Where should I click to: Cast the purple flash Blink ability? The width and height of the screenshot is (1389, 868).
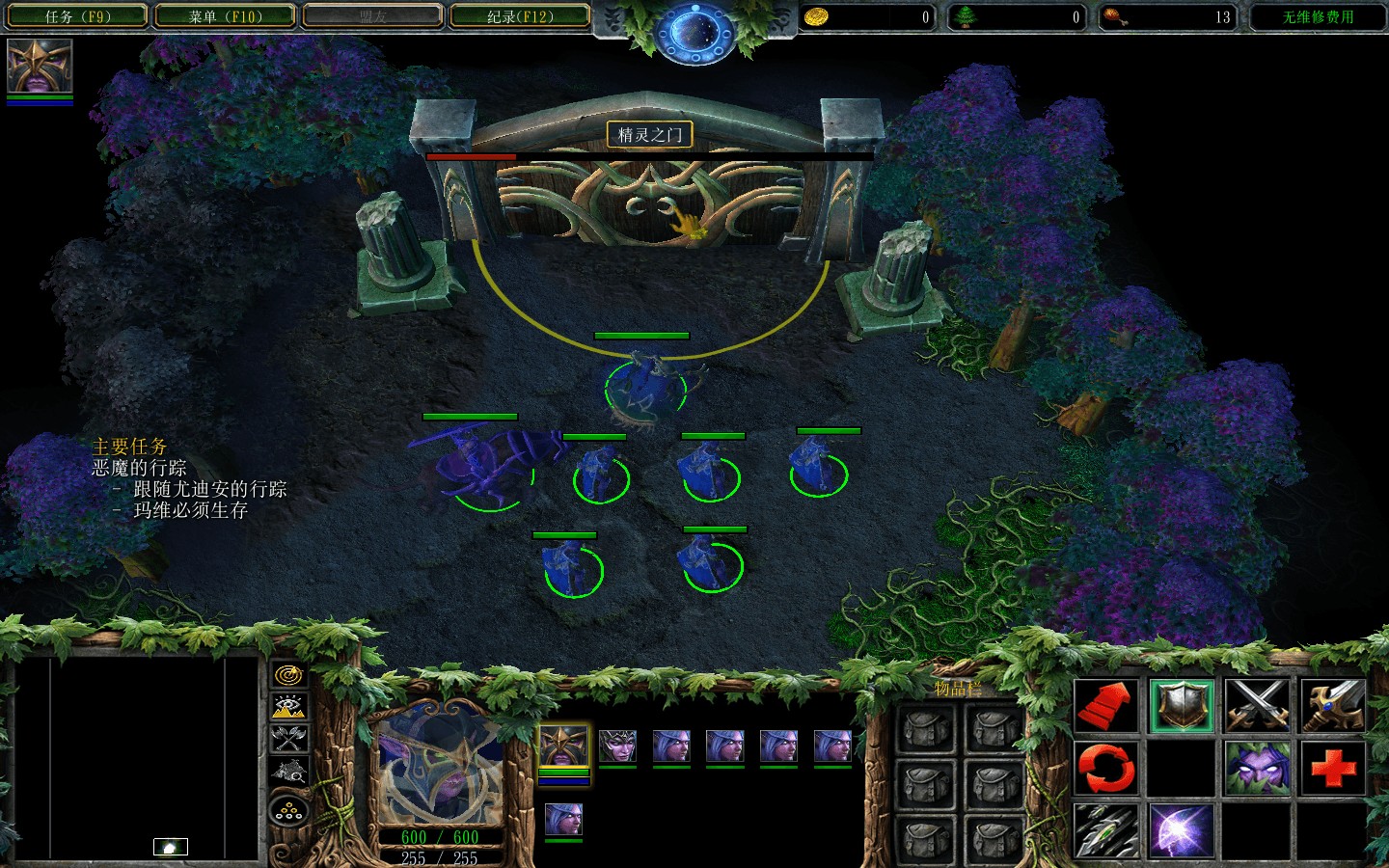click(1181, 831)
